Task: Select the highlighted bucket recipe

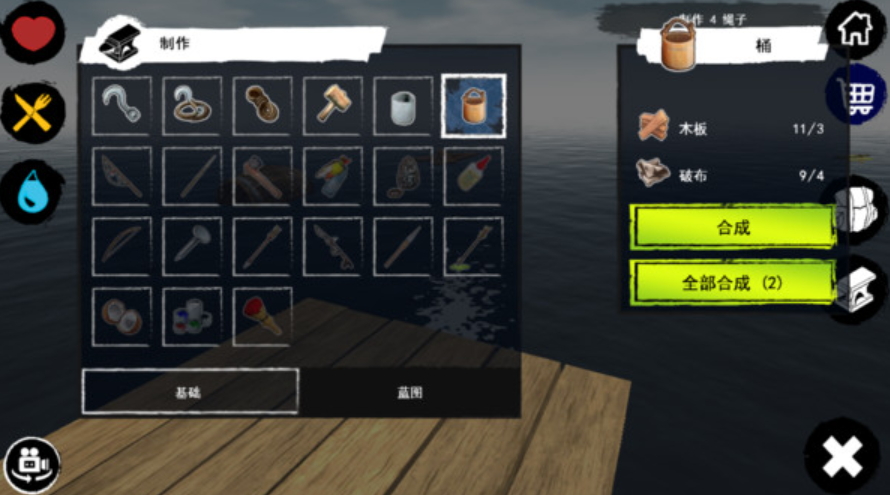Action: pos(473,105)
